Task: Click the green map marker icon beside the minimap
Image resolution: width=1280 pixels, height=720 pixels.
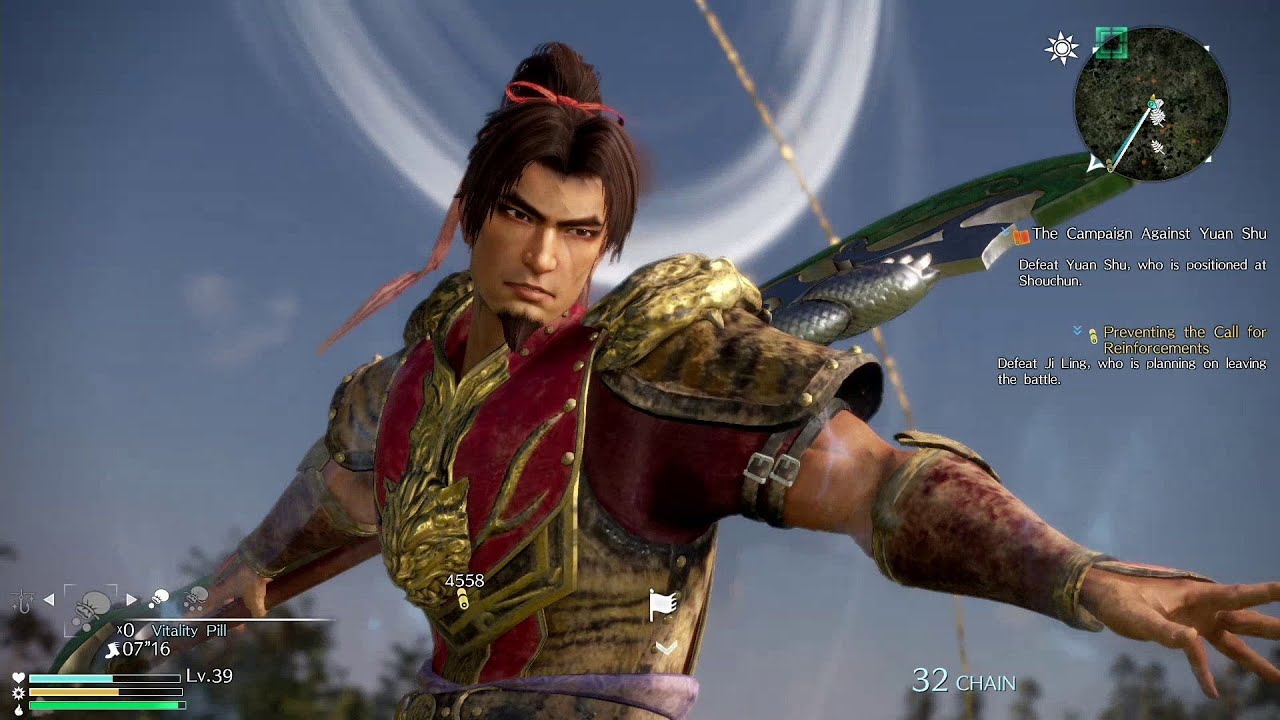Action: click(1112, 43)
